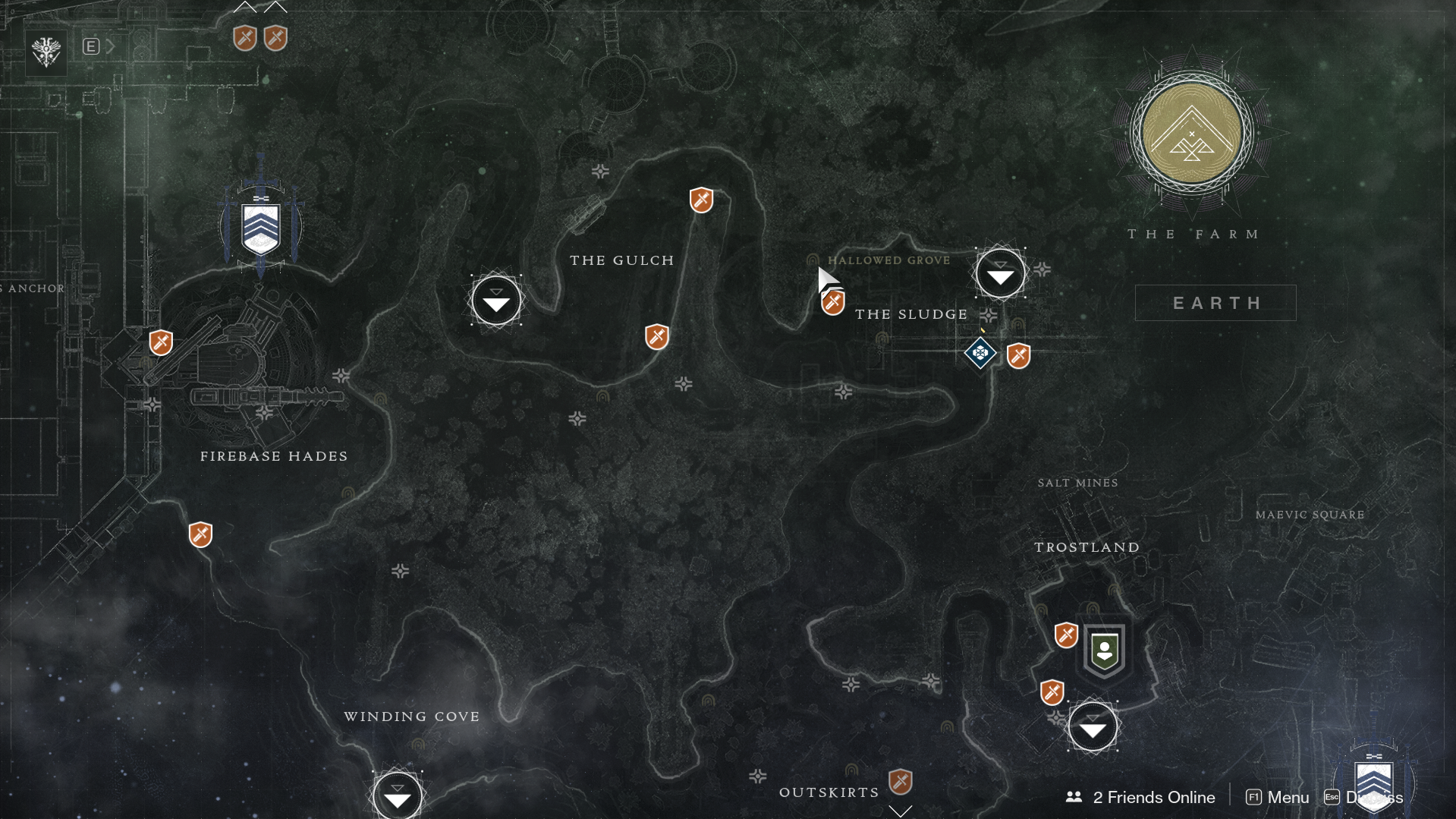Viewport: 1456px width, 819px height.
Task: Open the Menu option
Action: 1278,797
